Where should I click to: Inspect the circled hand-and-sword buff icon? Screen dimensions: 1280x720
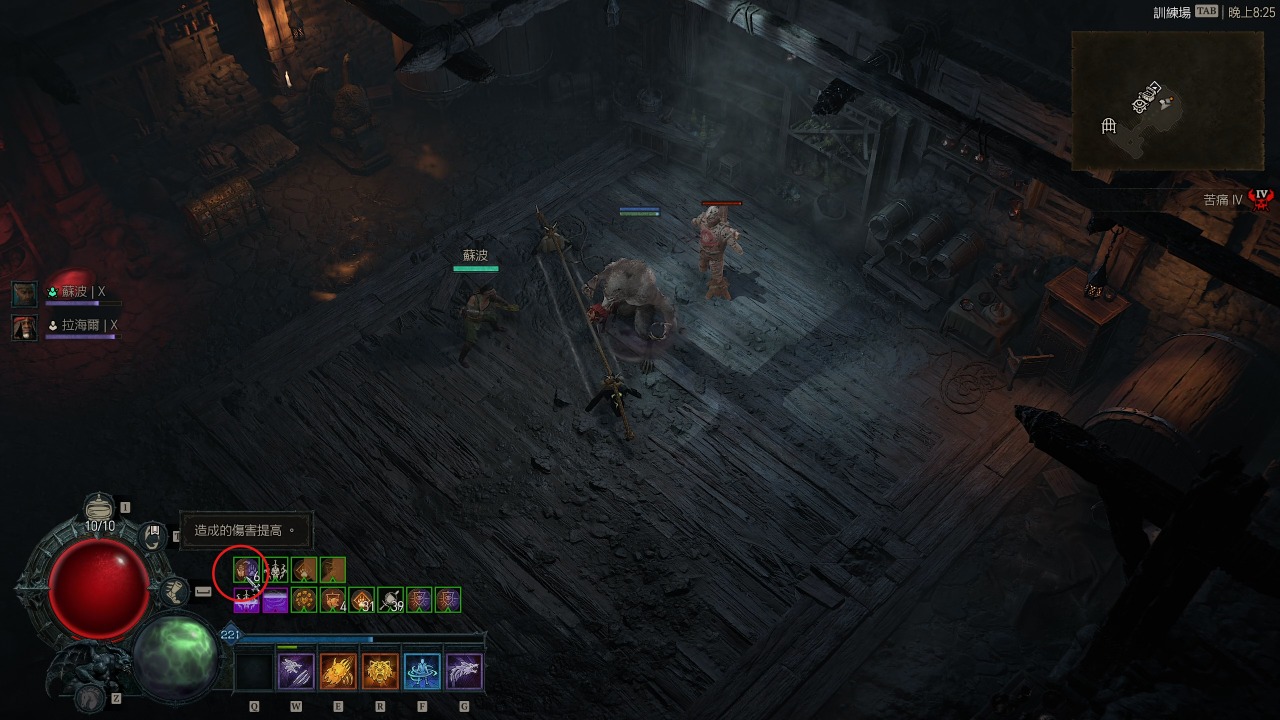(246, 570)
